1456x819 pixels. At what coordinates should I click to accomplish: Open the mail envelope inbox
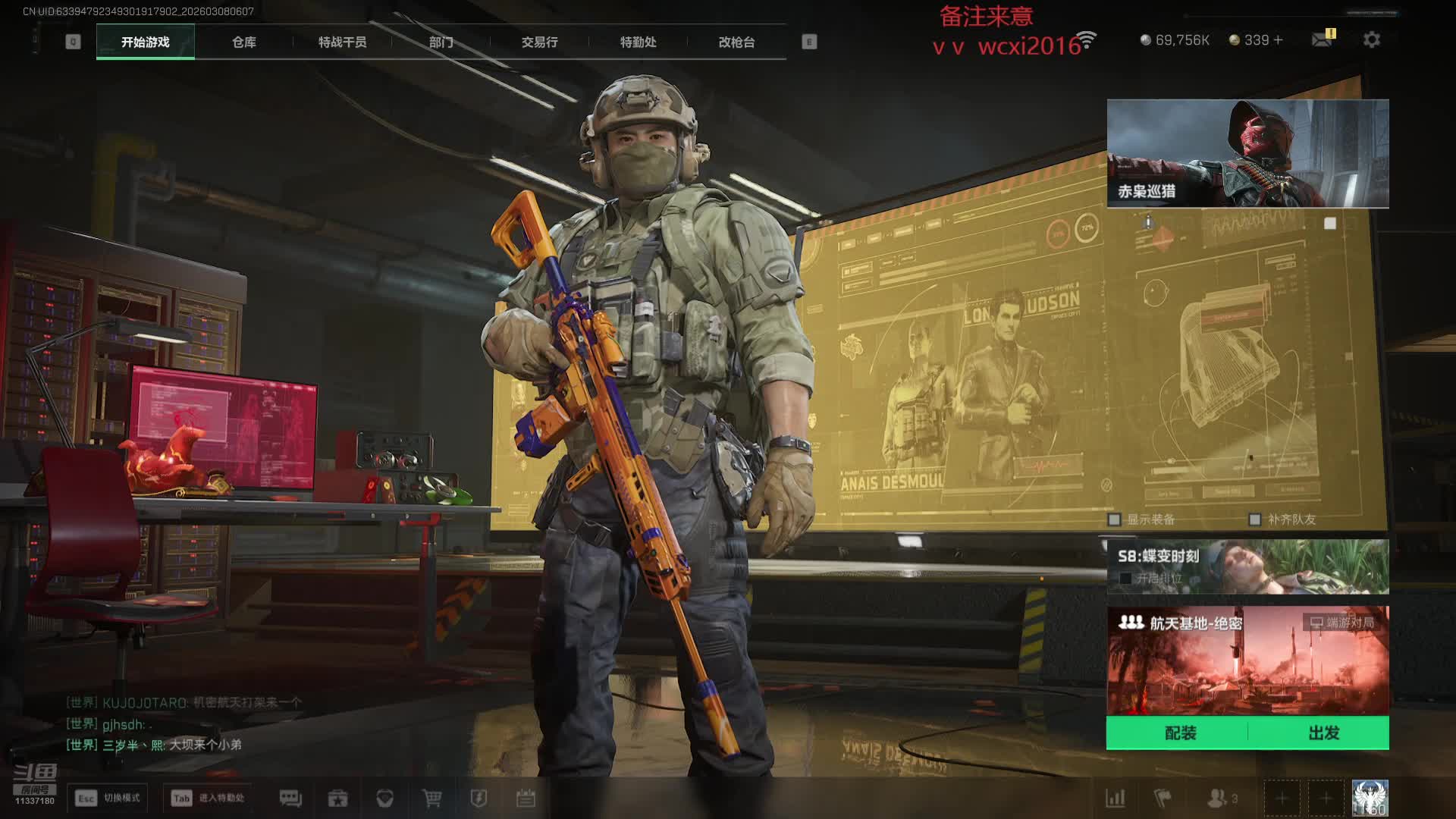pyautogui.click(x=1322, y=39)
